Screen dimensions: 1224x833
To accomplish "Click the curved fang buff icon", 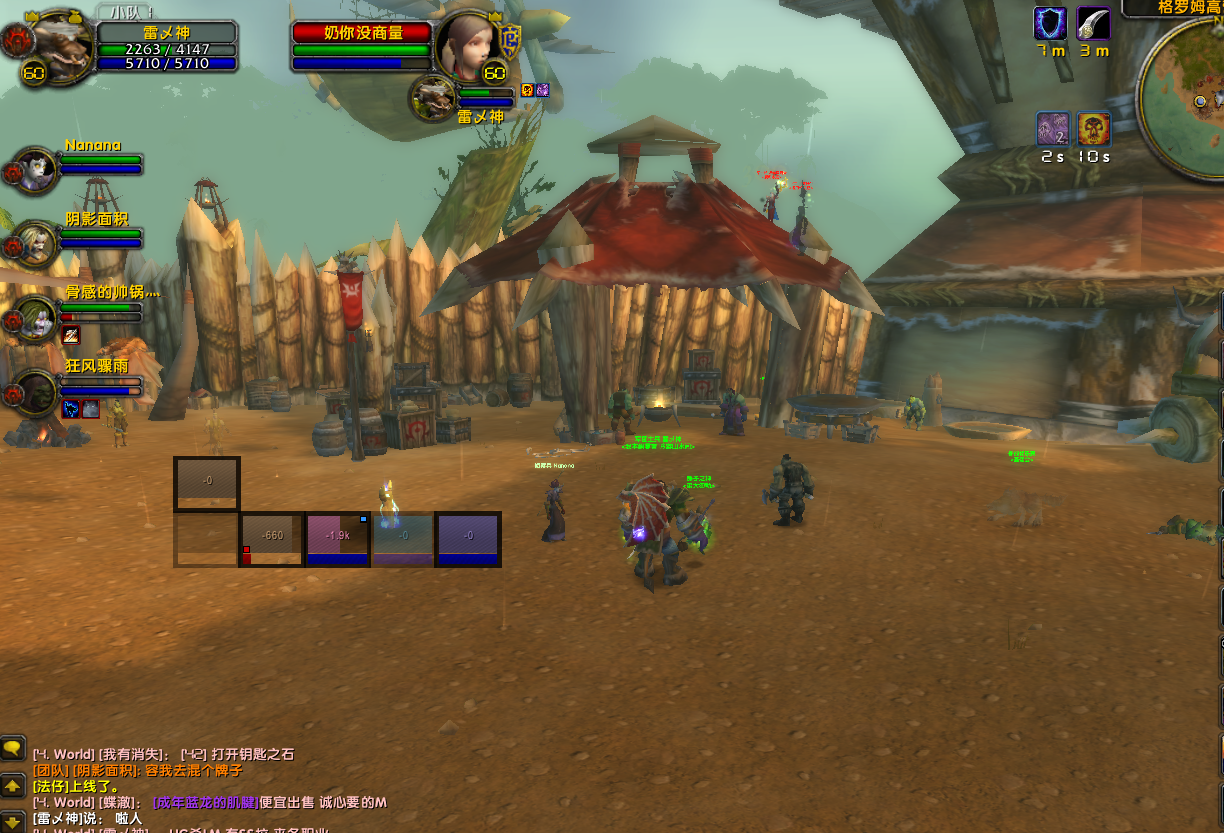I will click(1093, 23).
